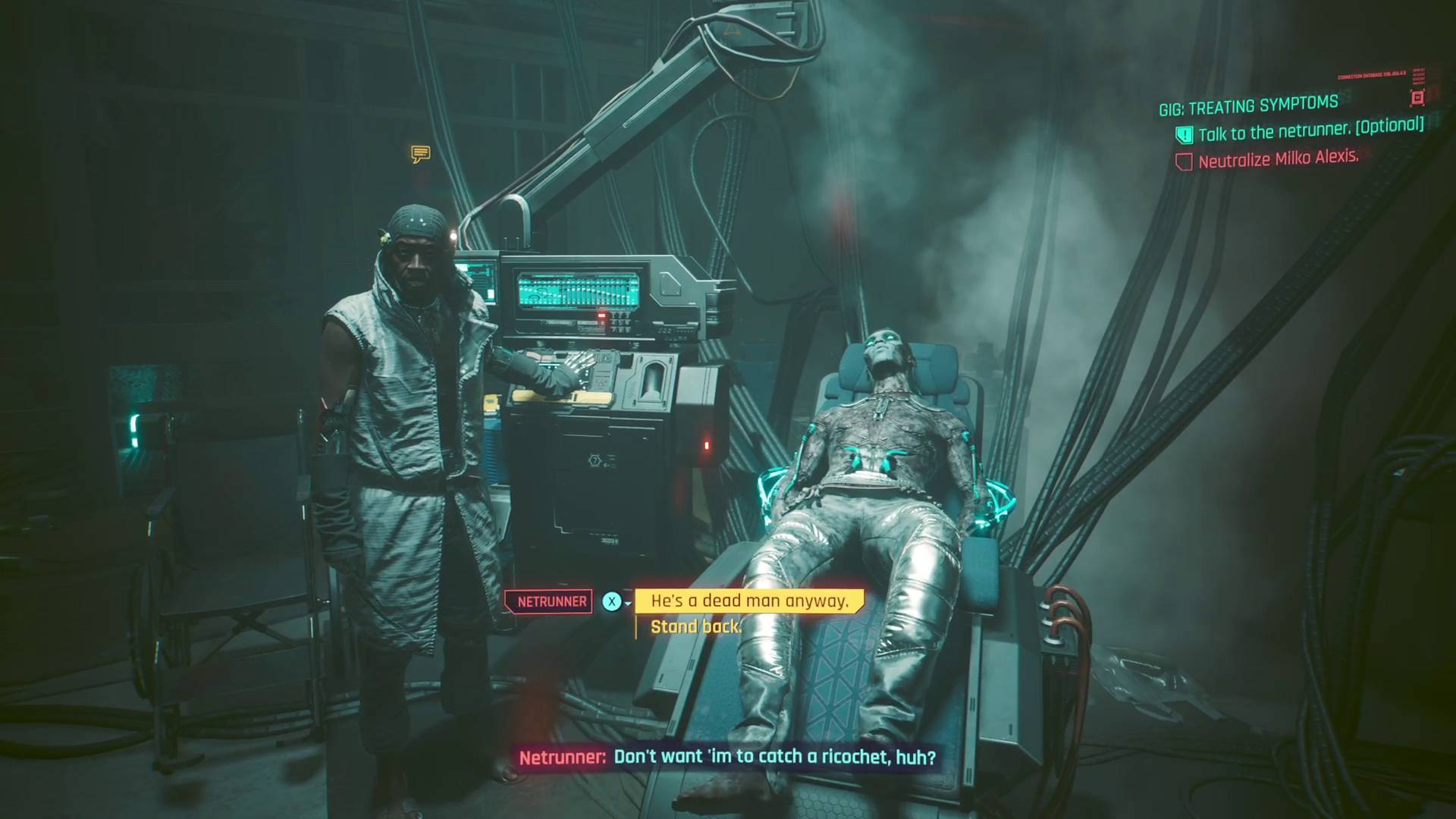1456x819 pixels.
Task: Click the red scanner frame icon at top right
Action: tap(1417, 98)
